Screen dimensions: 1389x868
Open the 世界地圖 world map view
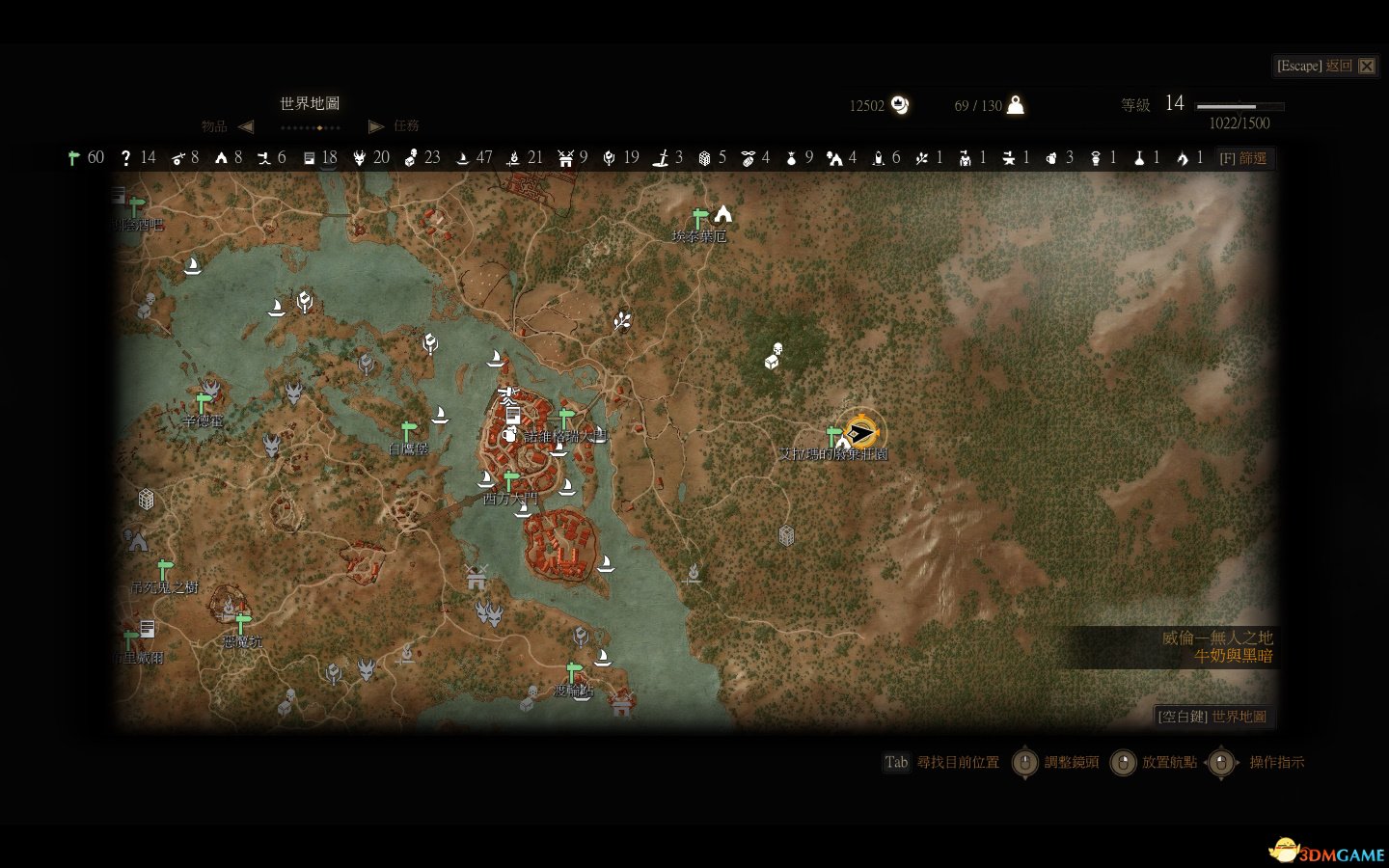(x=1212, y=717)
